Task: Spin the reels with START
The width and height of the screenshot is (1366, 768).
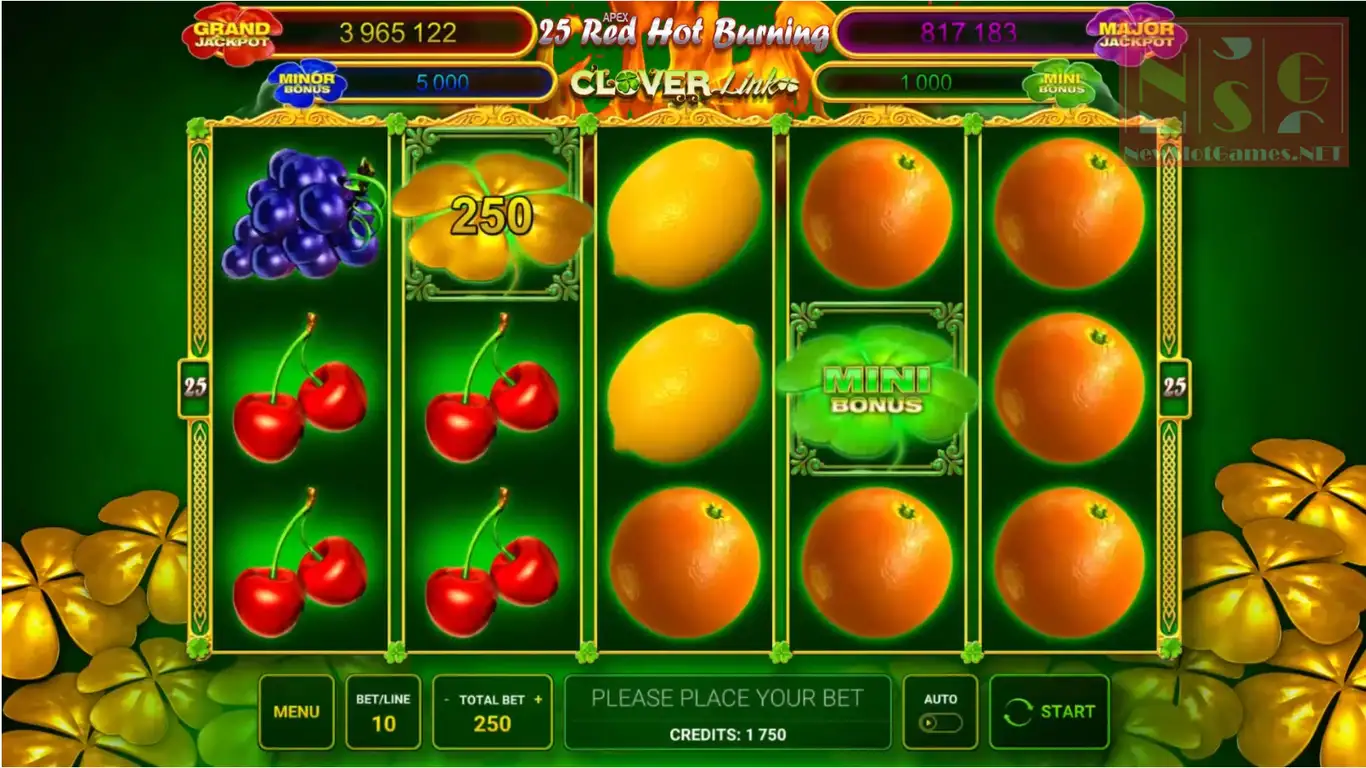Action: coord(1049,712)
